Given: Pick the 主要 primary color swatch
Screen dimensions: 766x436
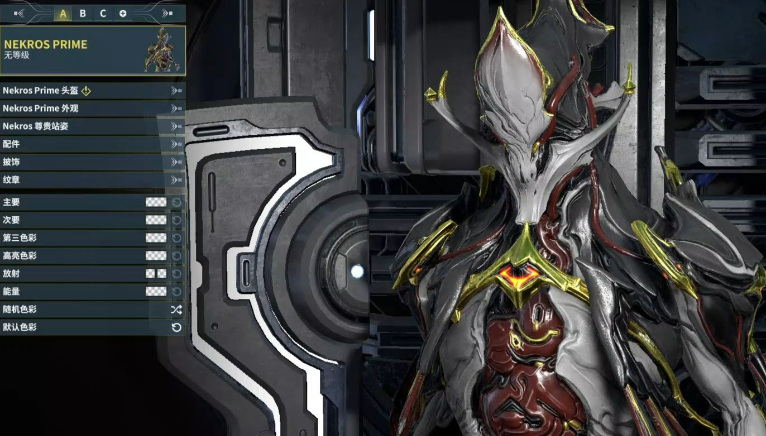Looking at the screenshot, I should pyautogui.click(x=156, y=202).
